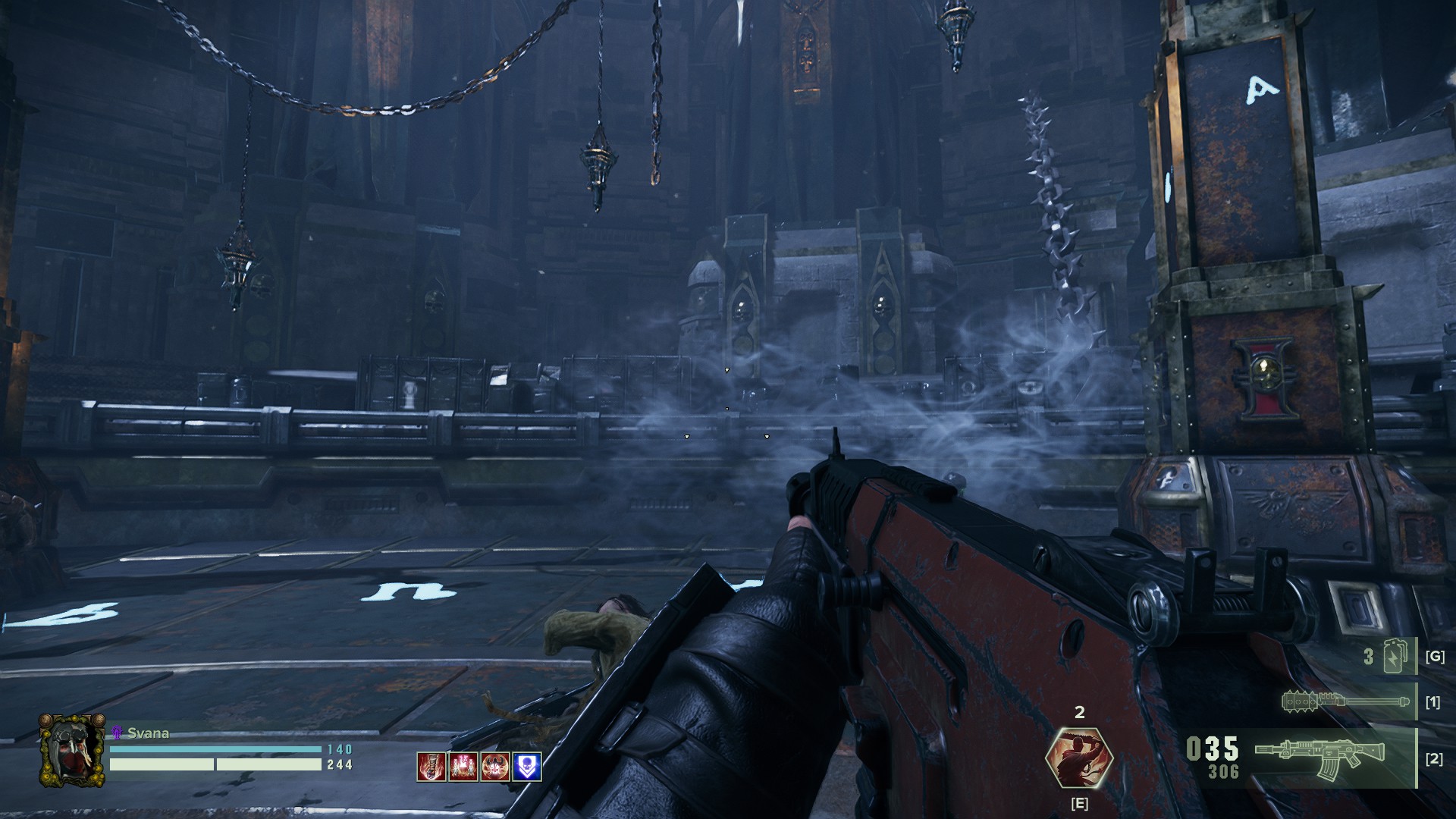Image resolution: width=1456 pixels, height=819 pixels.
Task: Click the blue skull shield buff icon
Action: click(x=526, y=767)
